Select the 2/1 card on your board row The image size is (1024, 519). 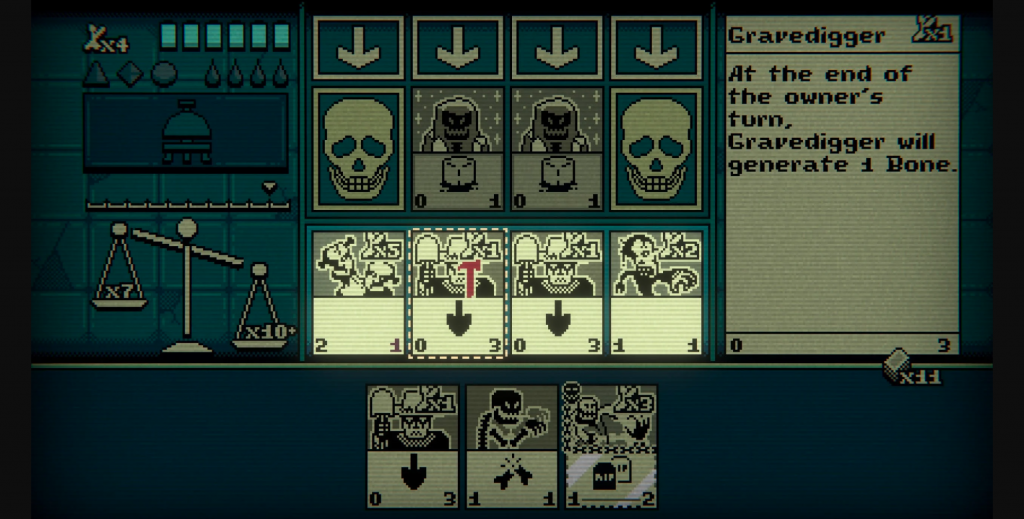(358, 292)
